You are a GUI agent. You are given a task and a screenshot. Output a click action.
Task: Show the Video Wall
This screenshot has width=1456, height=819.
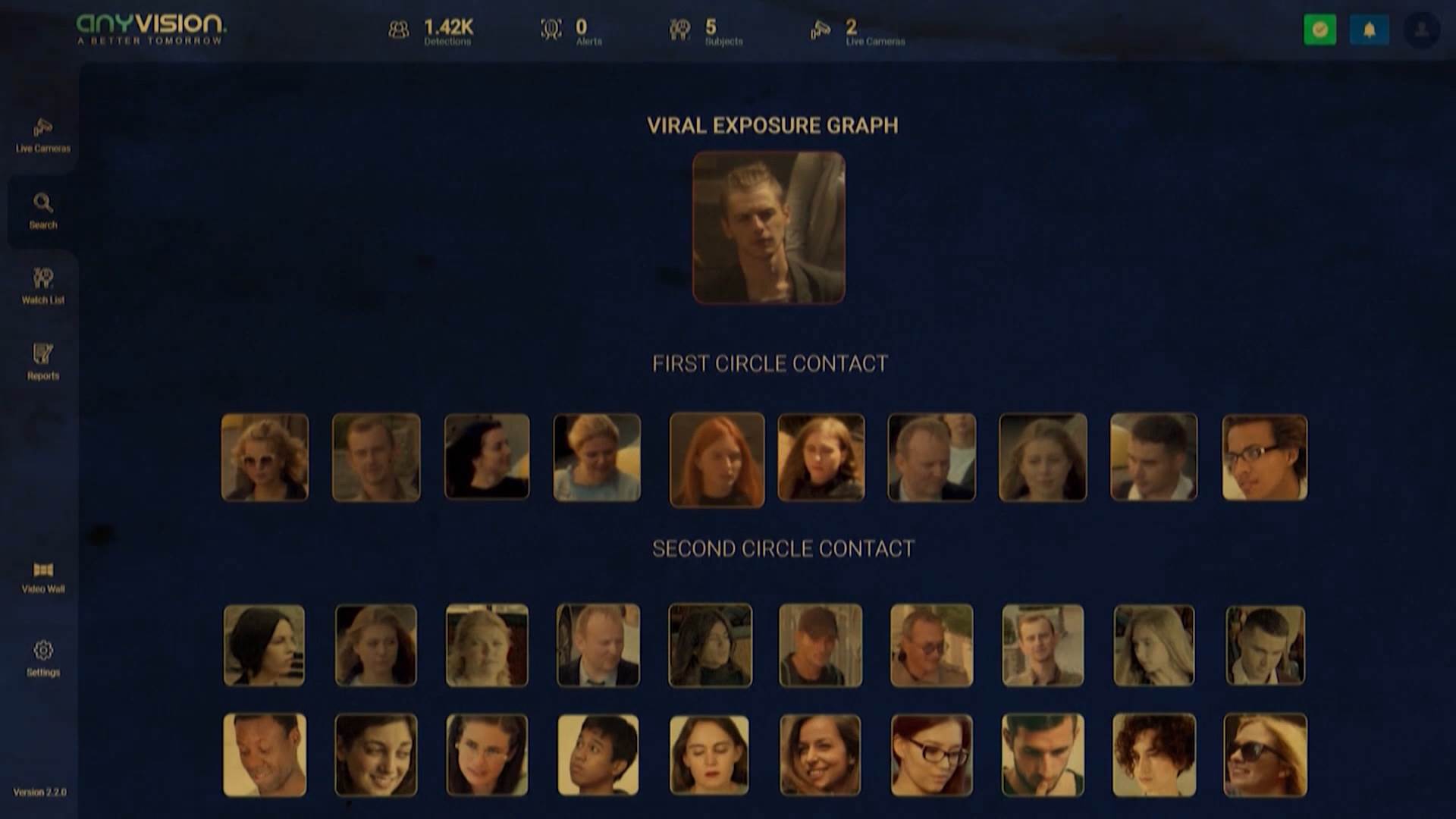tap(43, 577)
